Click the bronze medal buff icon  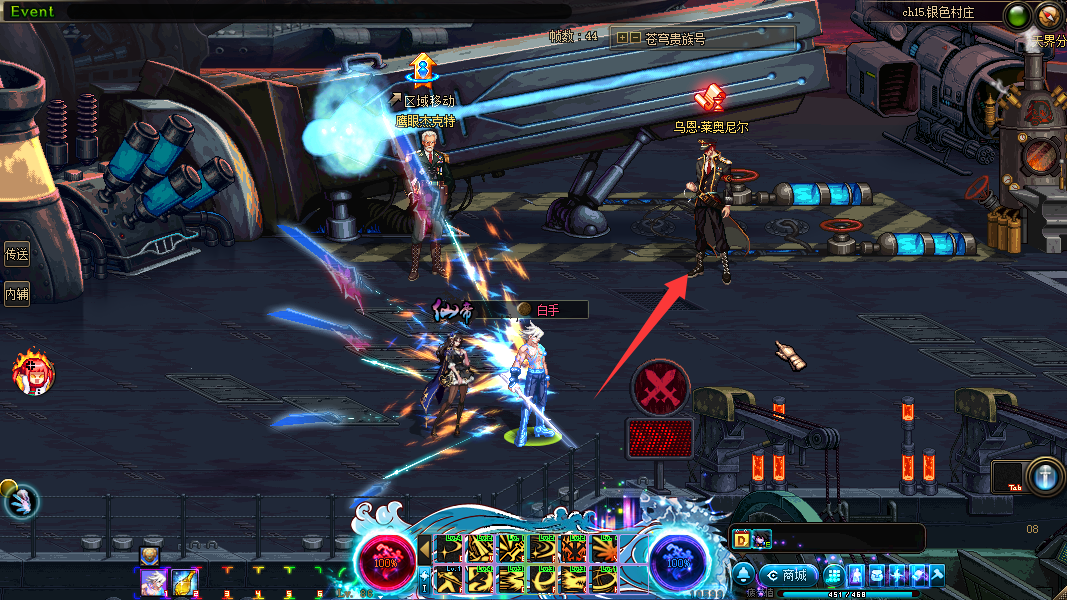[x=149, y=555]
